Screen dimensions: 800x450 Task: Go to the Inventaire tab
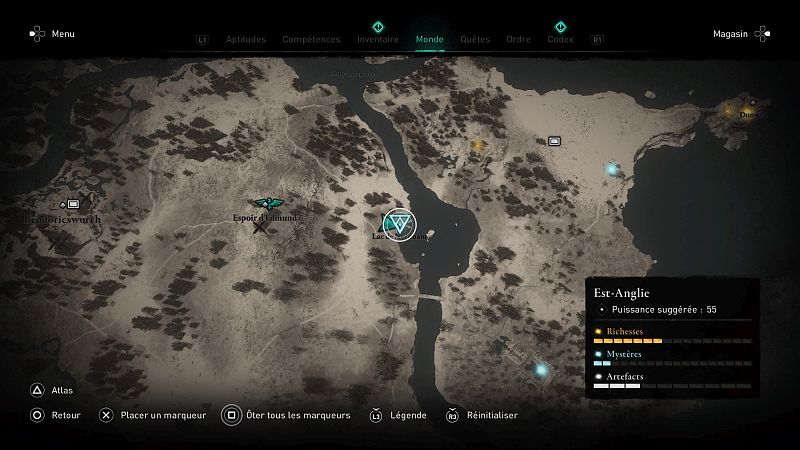[378, 40]
